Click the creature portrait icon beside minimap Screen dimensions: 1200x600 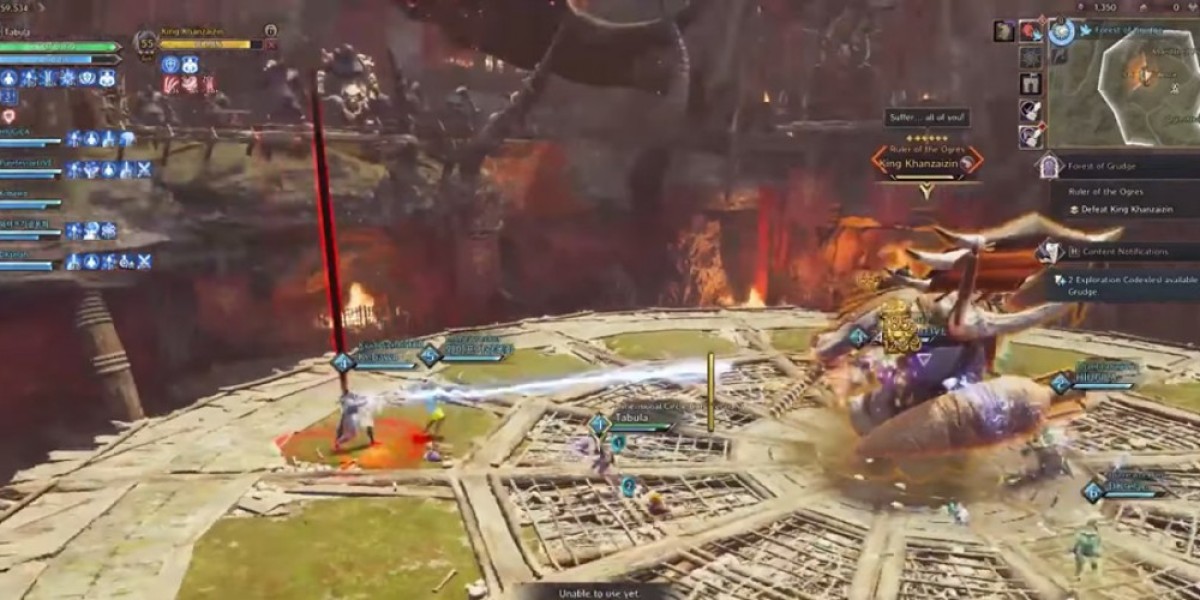click(x=1004, y=31)
